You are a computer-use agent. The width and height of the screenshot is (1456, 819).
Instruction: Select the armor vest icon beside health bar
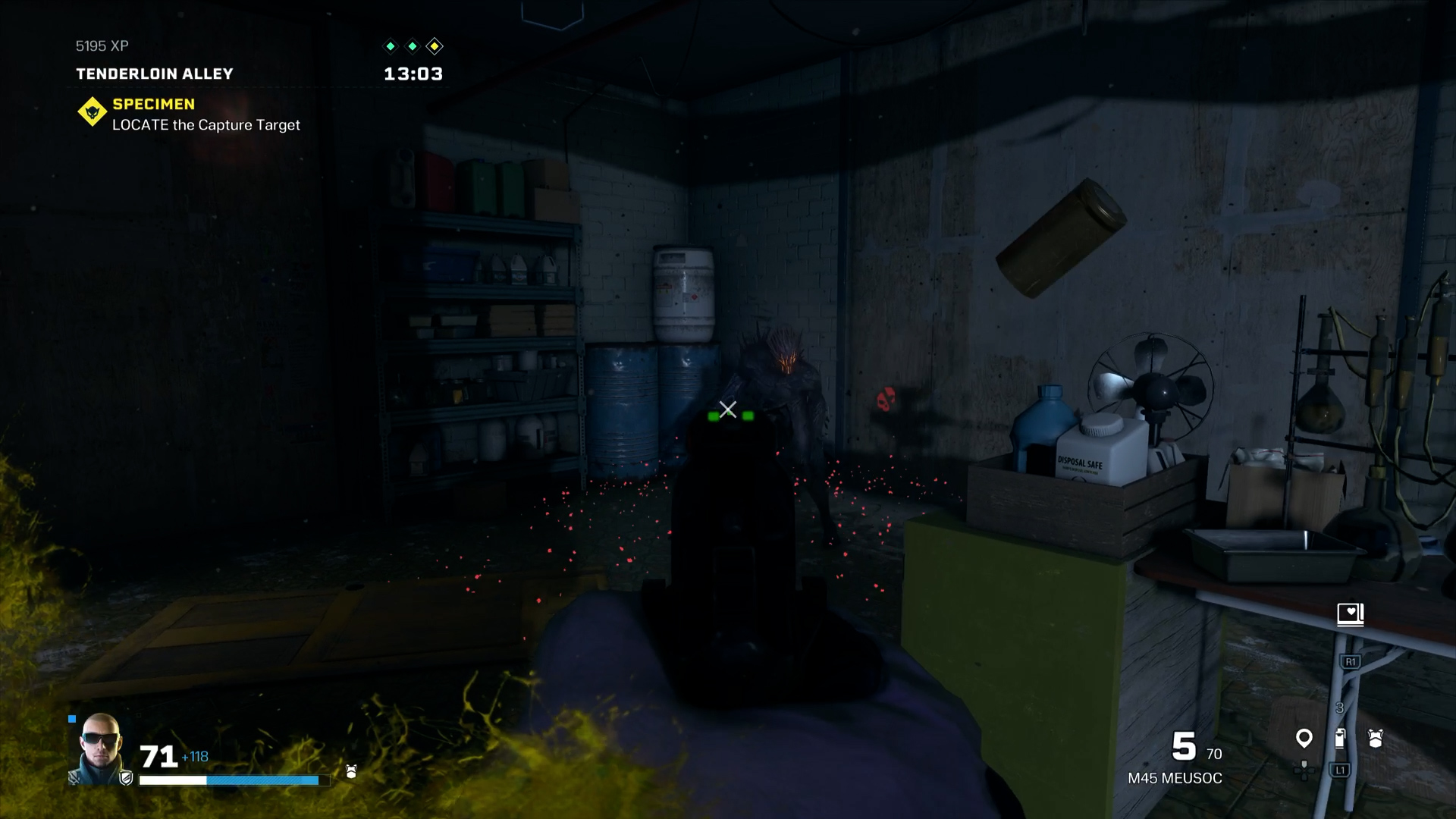coord(351,772)
